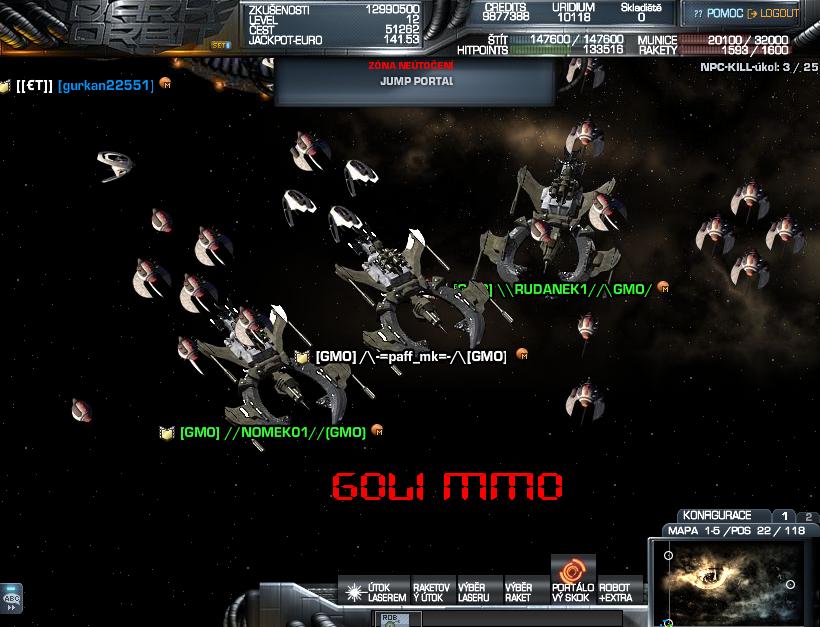Open the ROBOT +EXTRA menu

point(616,592)
